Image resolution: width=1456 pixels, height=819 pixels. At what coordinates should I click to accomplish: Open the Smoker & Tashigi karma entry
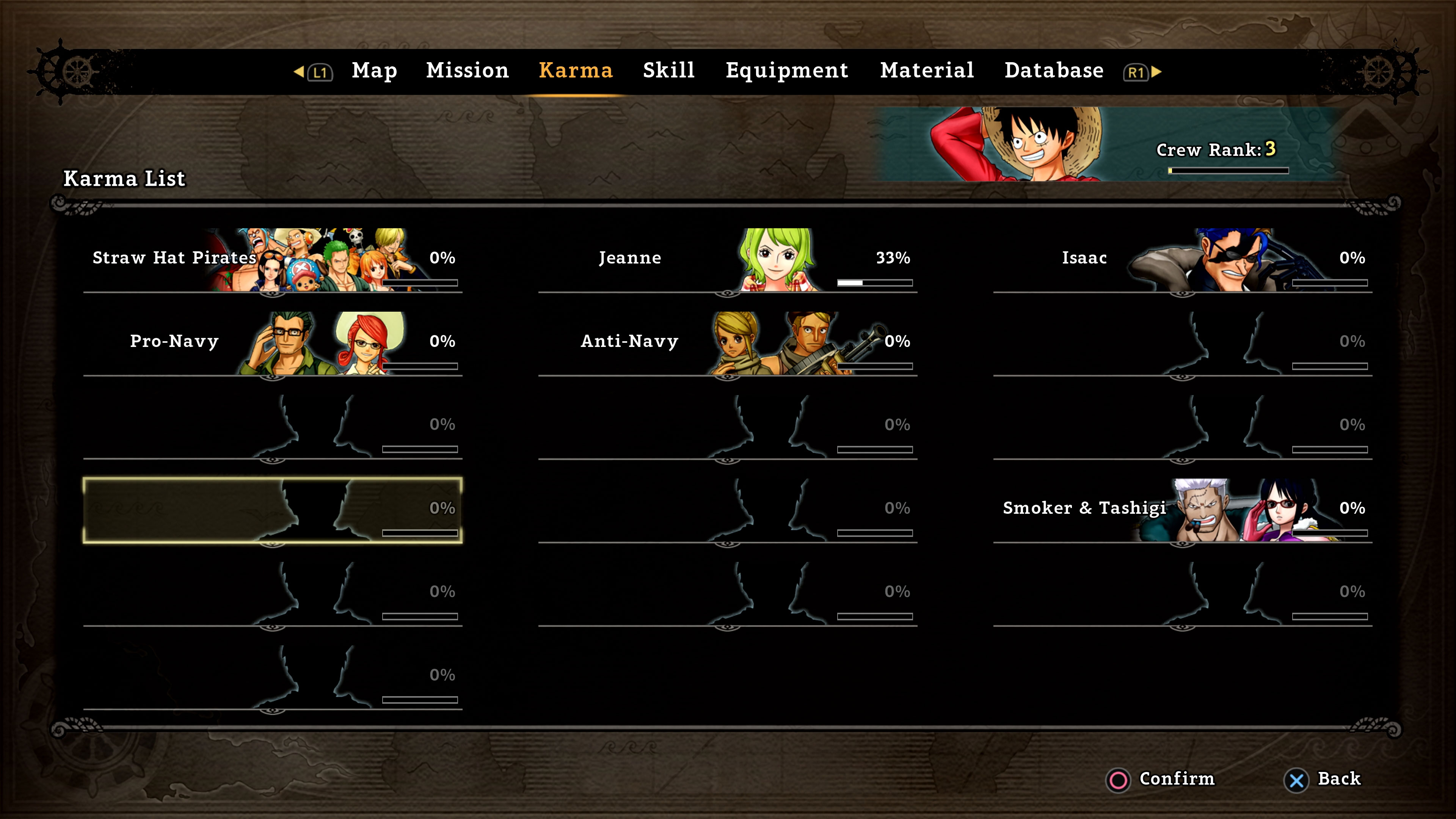point(1183,510)
